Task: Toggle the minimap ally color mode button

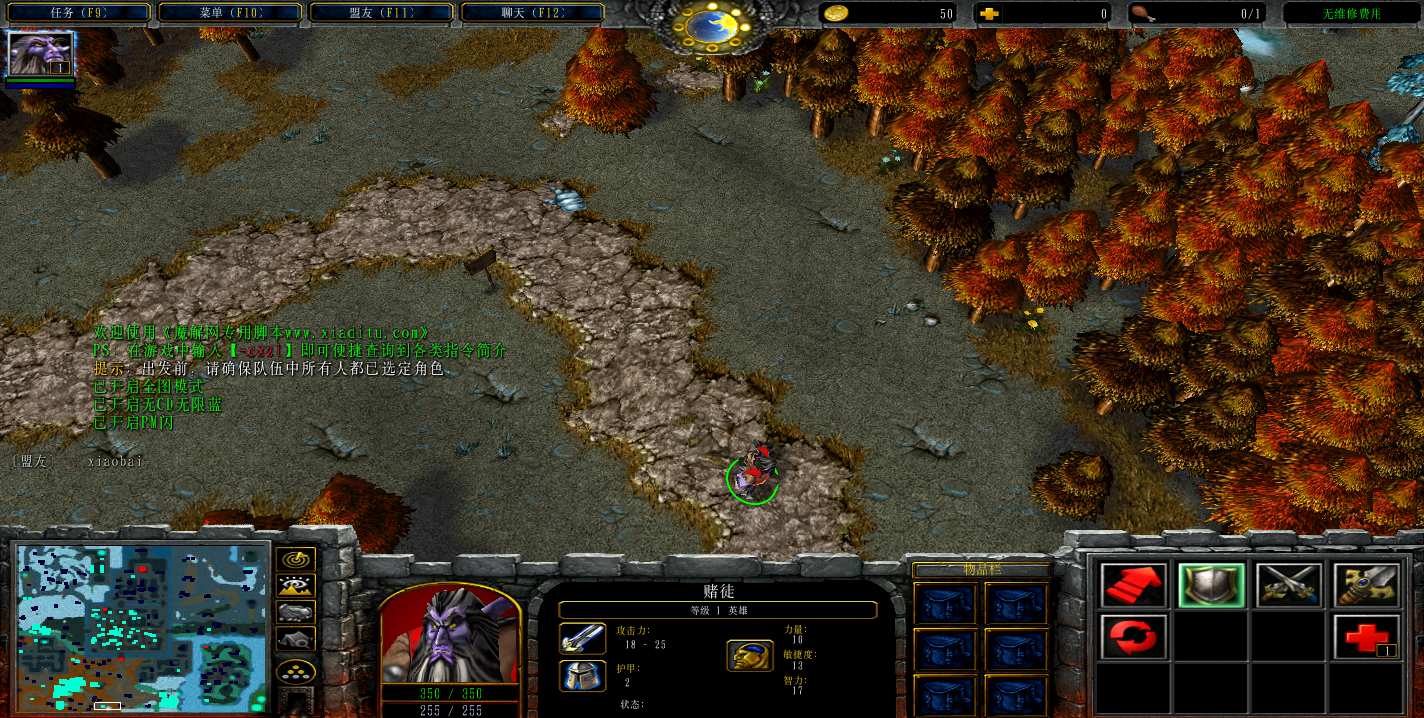Action: click(296, 612)
